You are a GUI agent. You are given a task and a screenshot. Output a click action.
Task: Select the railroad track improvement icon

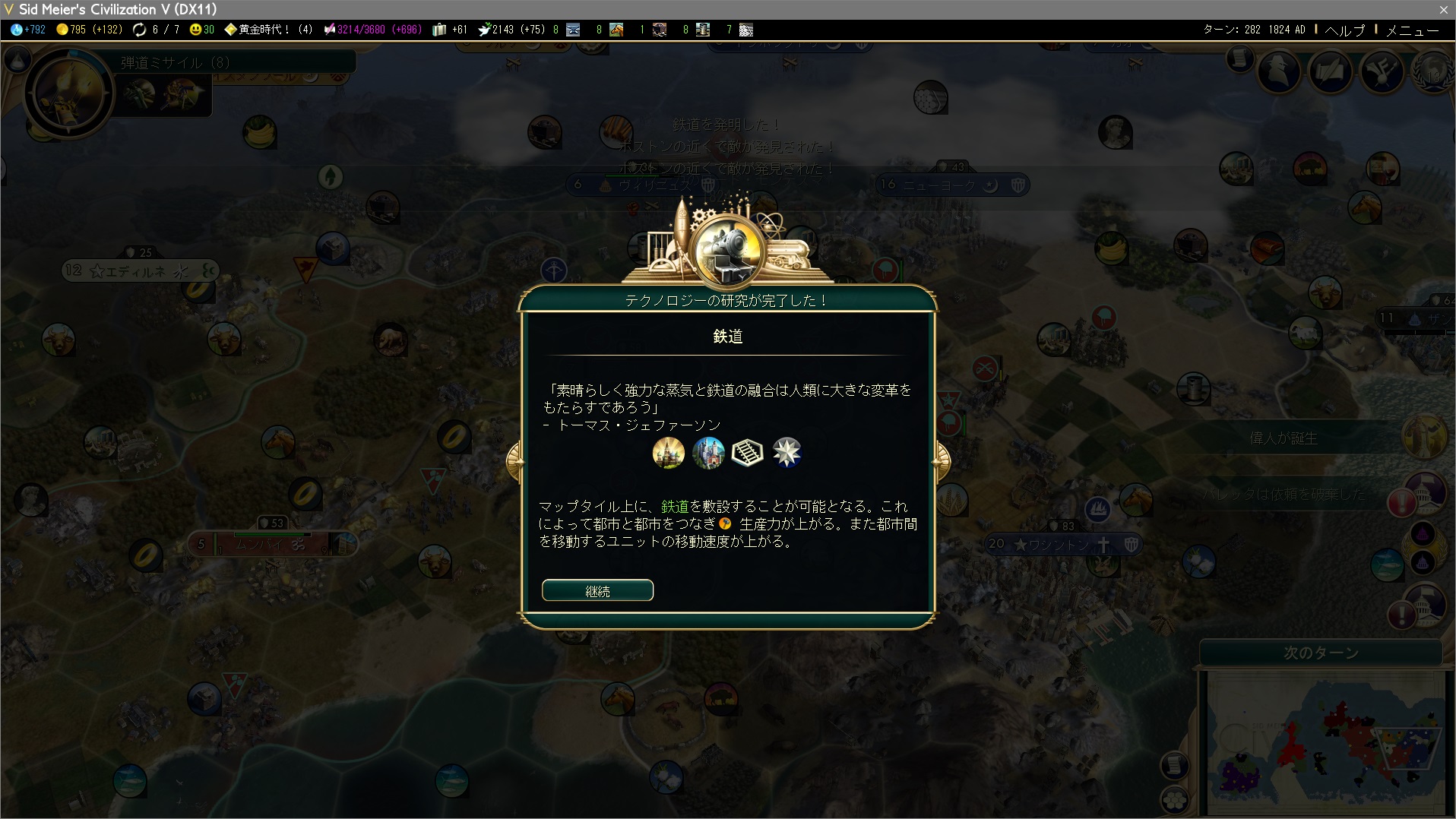tap(747, 453)
